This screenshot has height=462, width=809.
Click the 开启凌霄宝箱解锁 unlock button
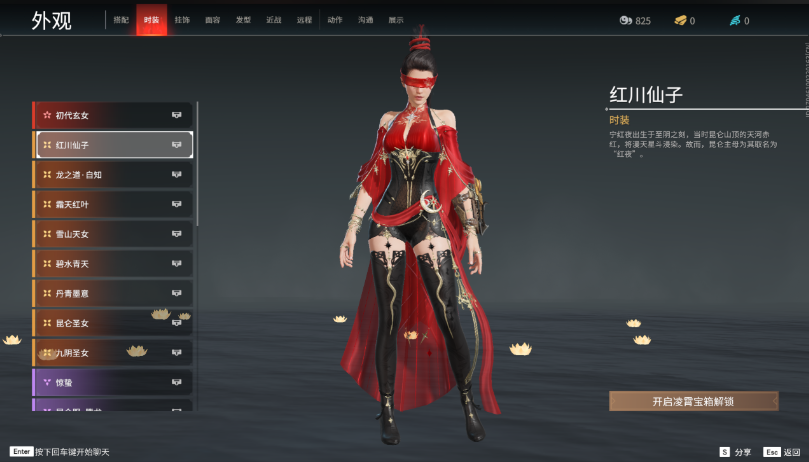[x=693, y=401]
